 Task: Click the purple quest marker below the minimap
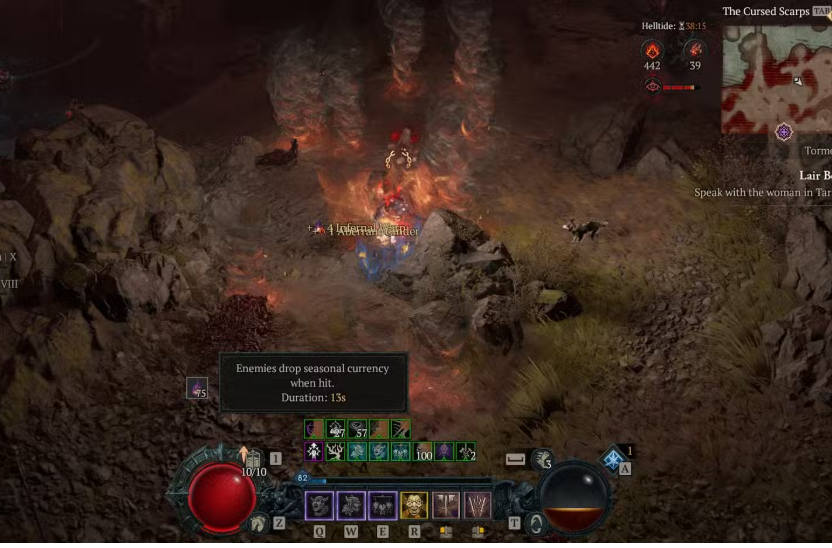click(x=784, y=131)
